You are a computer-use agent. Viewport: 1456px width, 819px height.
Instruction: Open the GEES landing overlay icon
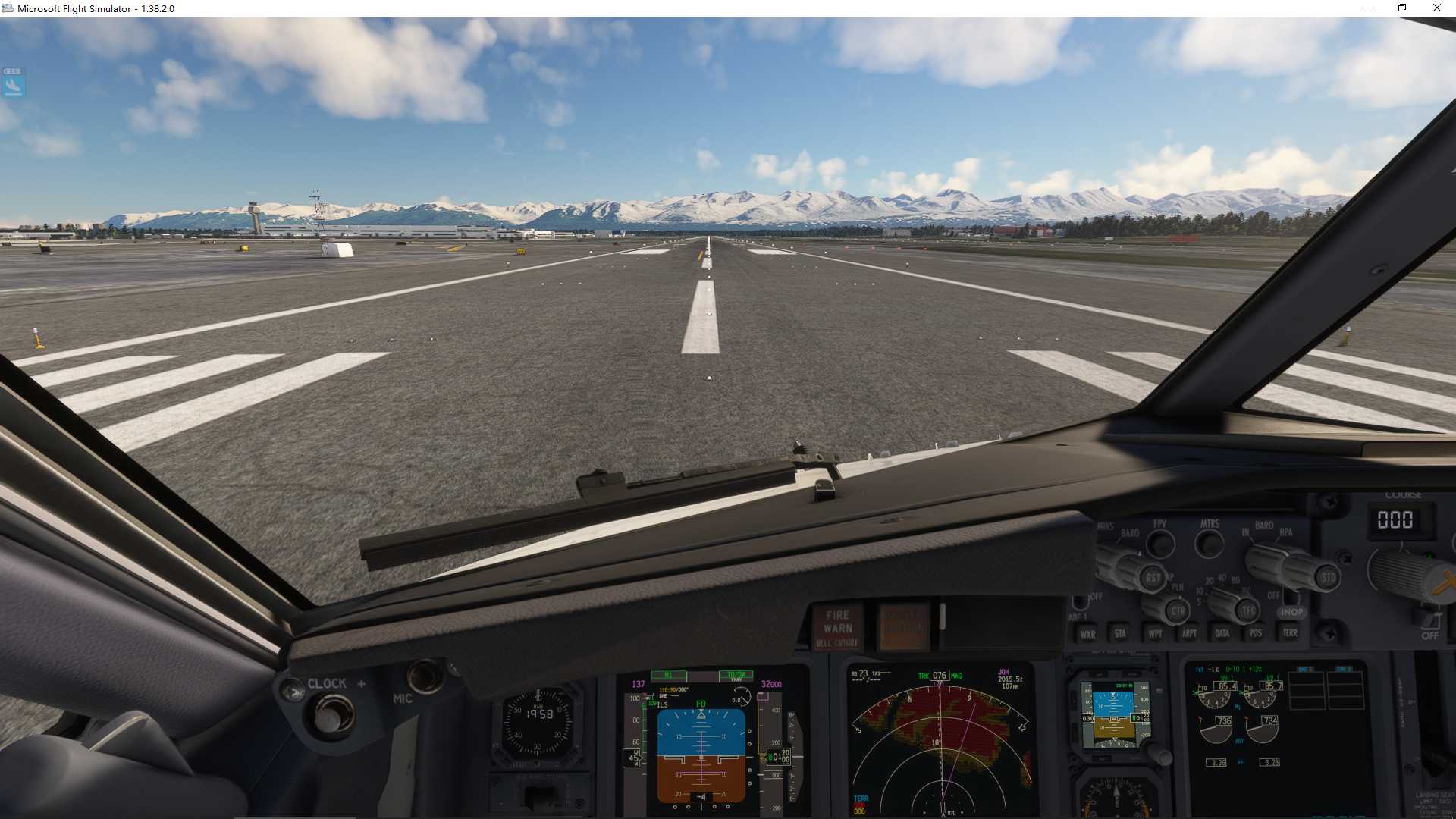click(x=14, y=83)
